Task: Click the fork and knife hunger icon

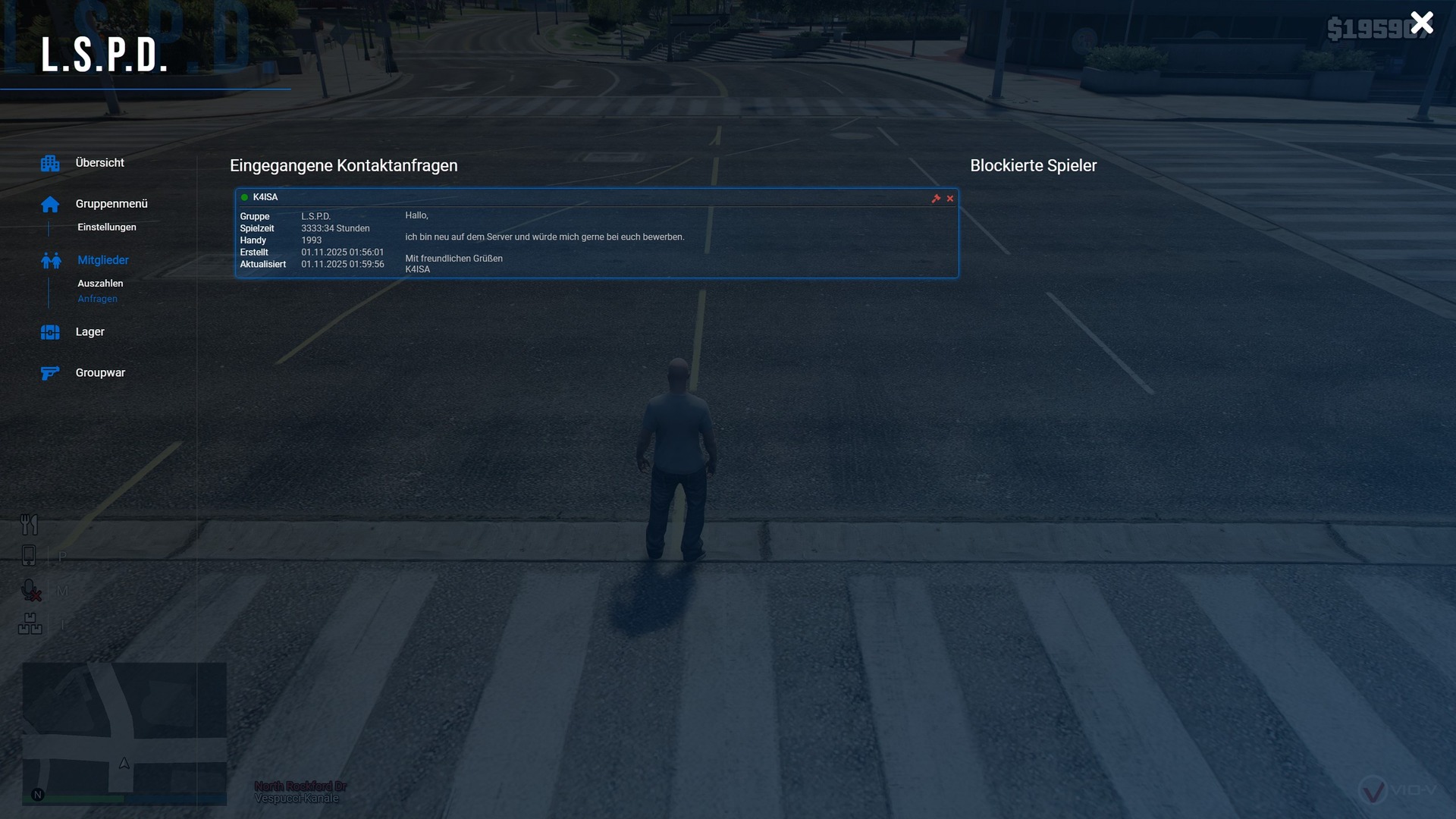Action: pos(29,524)
